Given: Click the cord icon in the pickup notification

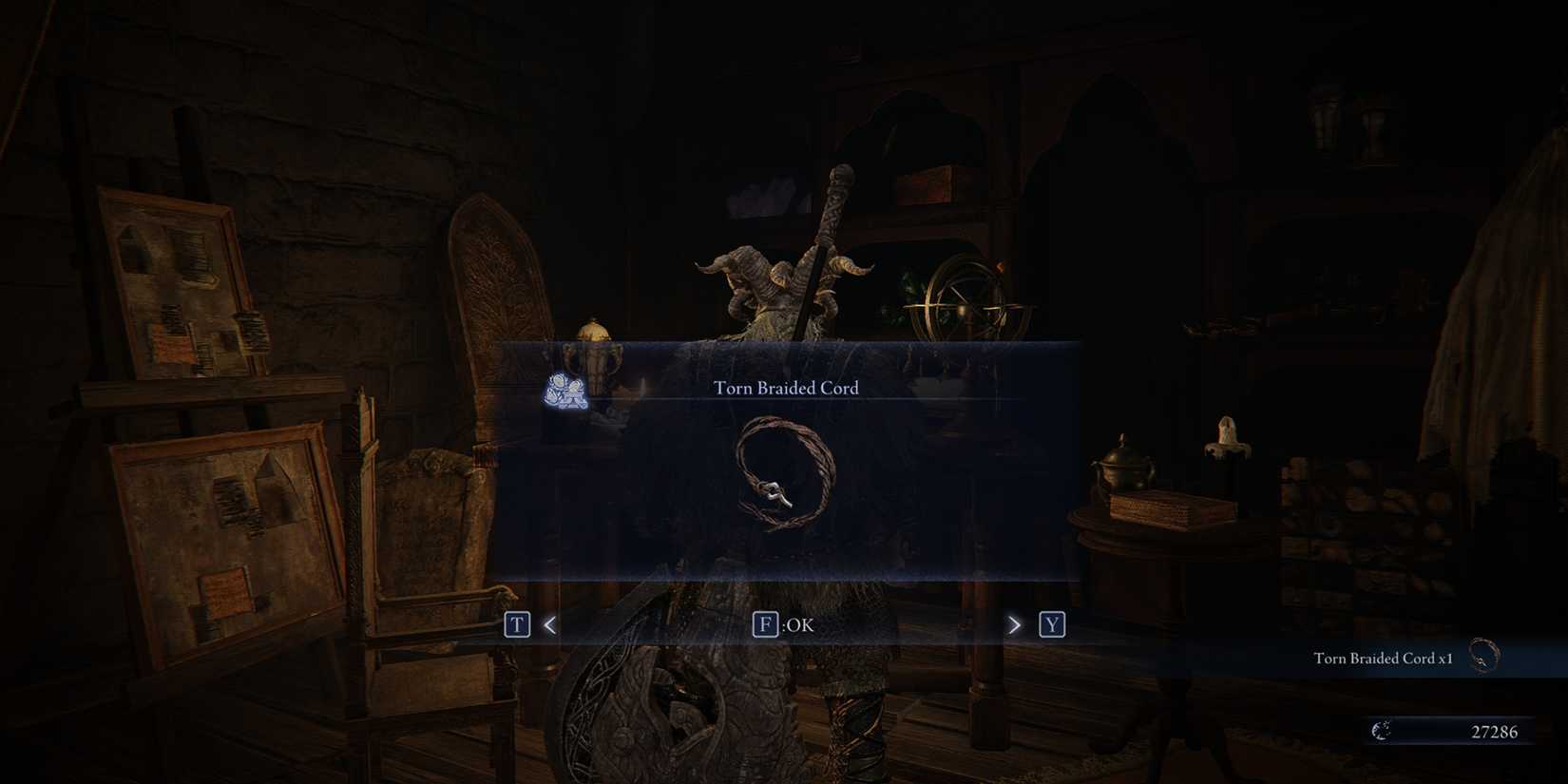Looking at the screenshot, I should click(1482, 655).
